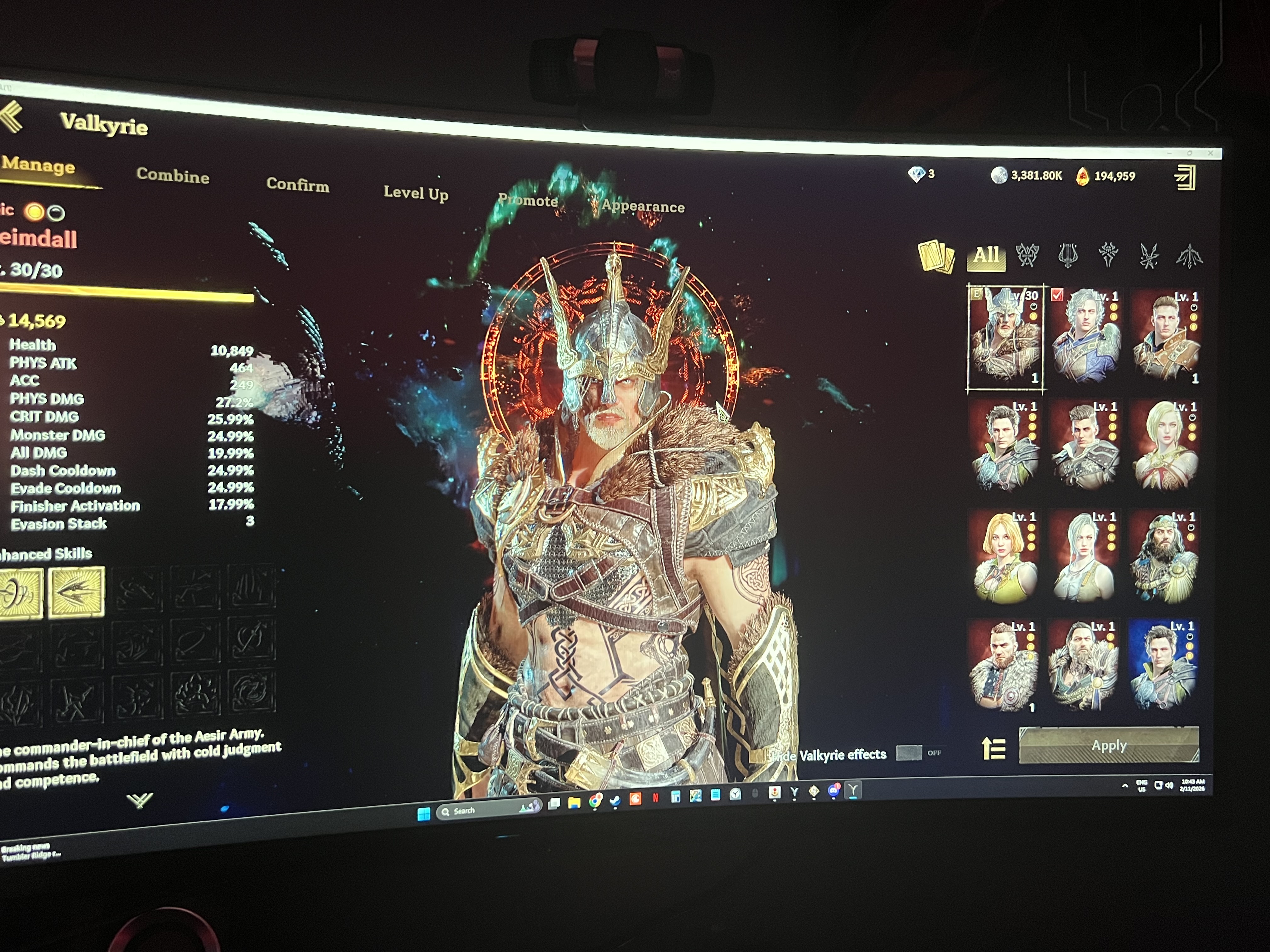
Task: Click the Apply button
Action: click(1109, 745)
